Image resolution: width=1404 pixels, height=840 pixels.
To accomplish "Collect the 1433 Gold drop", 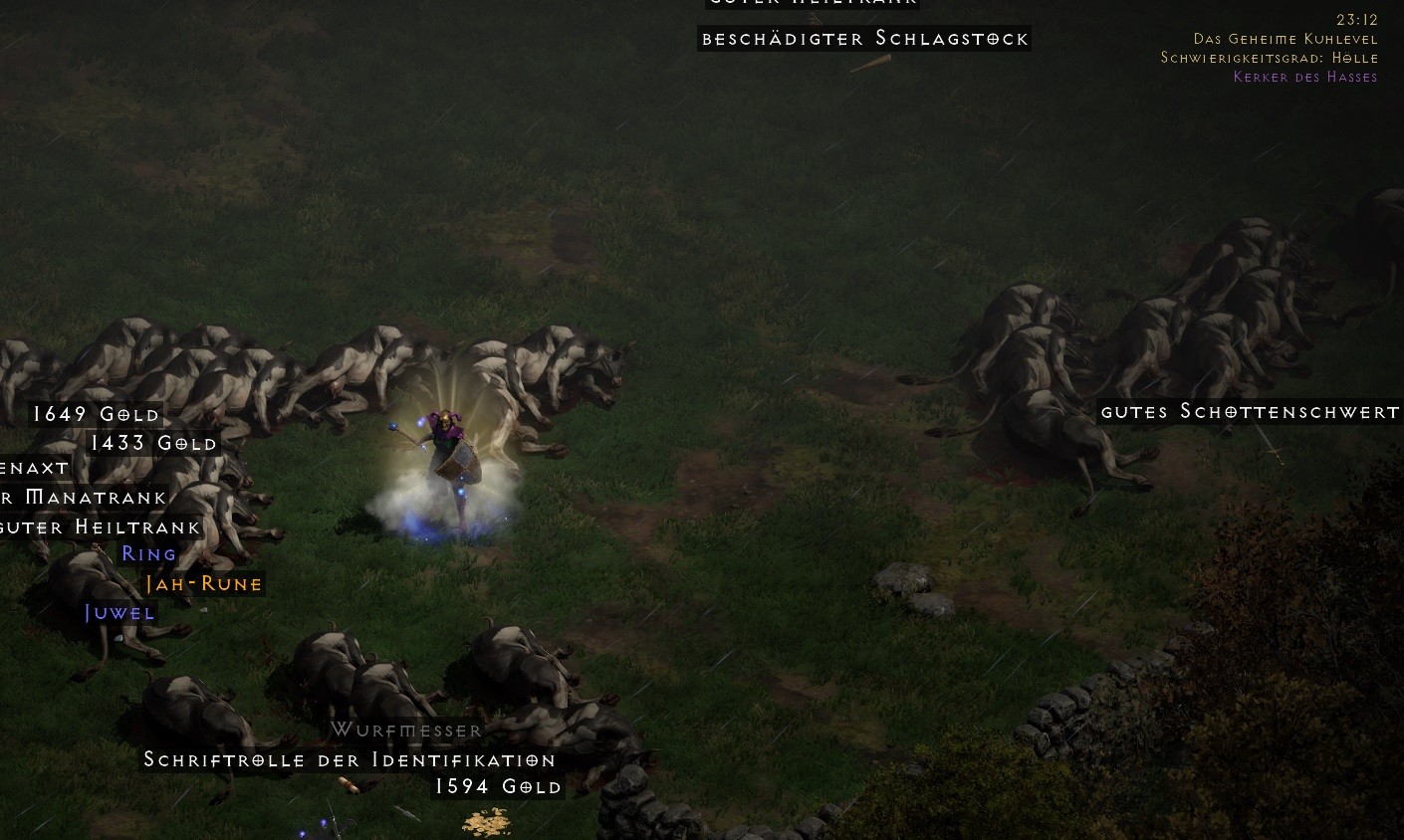I will [153, 443].
